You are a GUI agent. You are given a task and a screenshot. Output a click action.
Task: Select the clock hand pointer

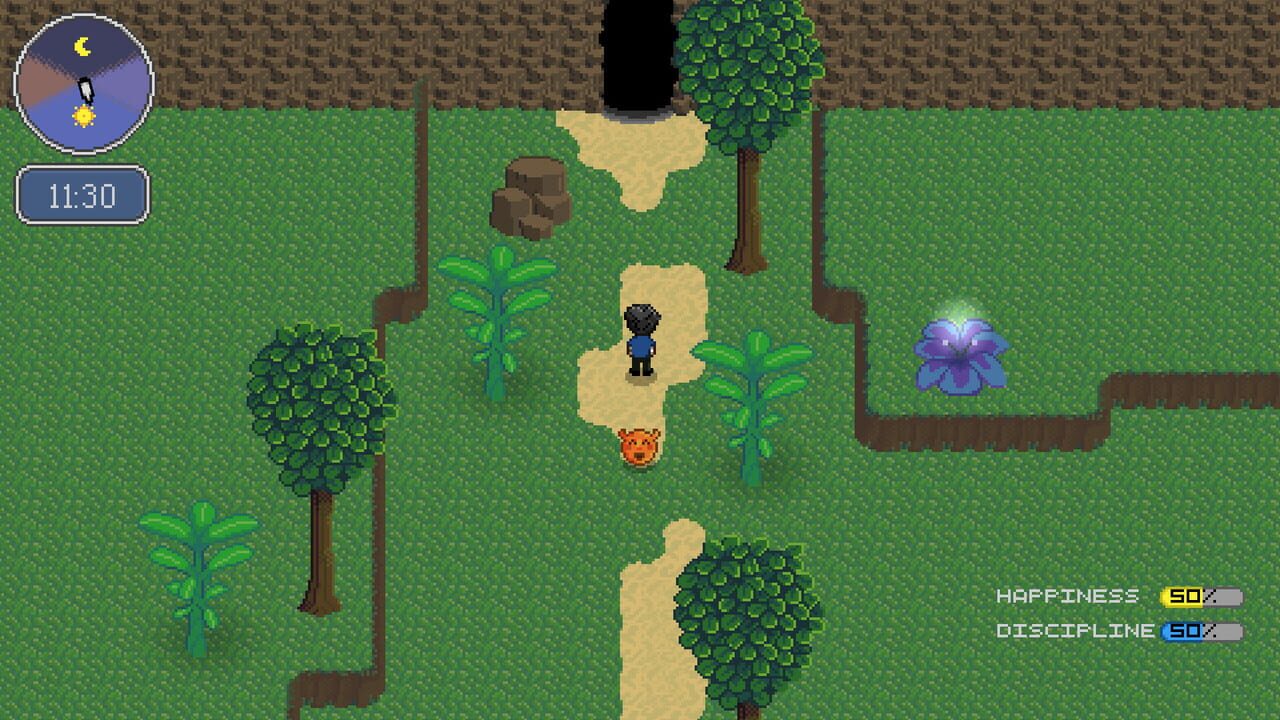(x=85, y=88)
